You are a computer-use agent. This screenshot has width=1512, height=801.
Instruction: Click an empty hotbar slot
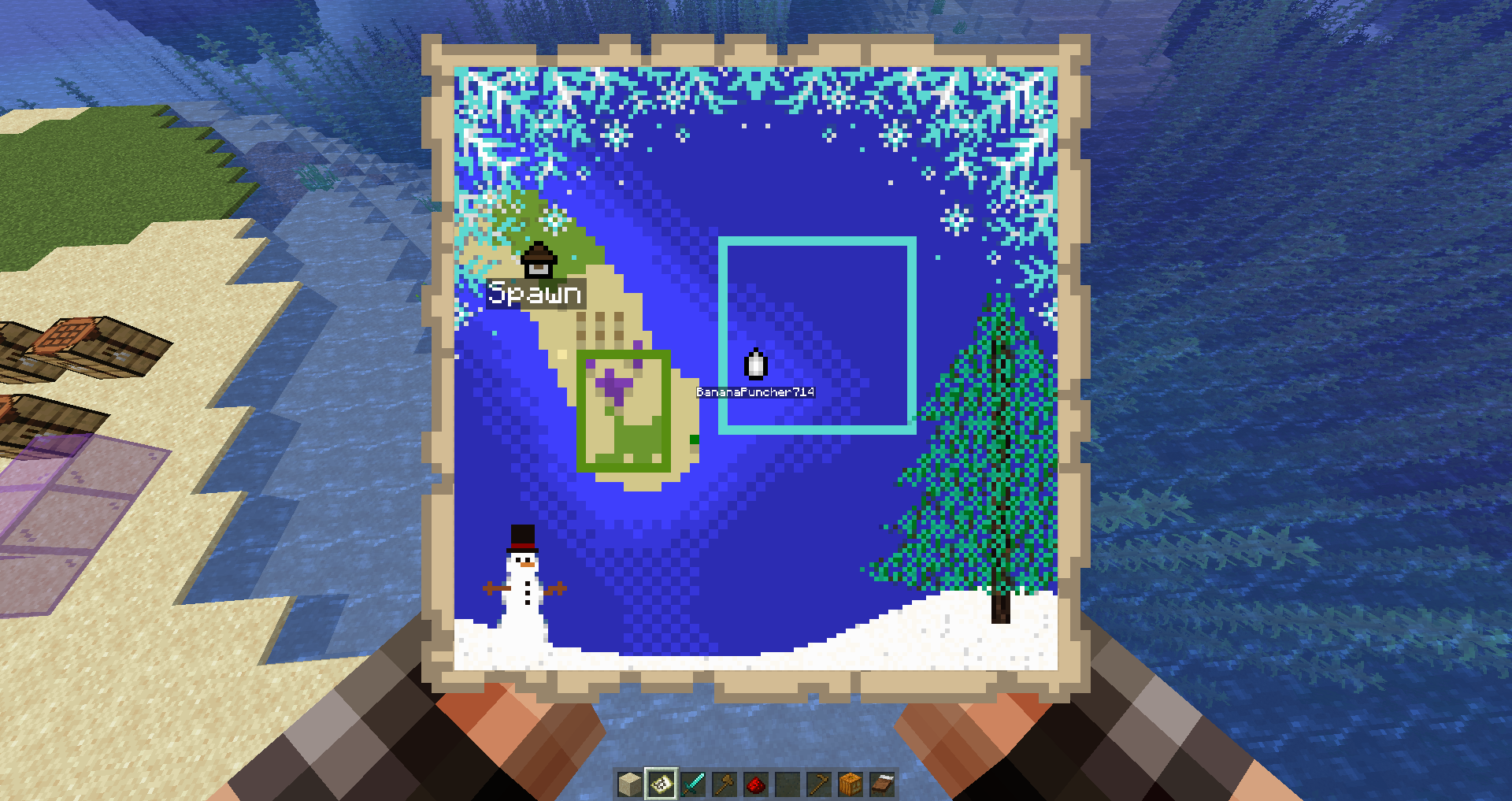point(787,784)
